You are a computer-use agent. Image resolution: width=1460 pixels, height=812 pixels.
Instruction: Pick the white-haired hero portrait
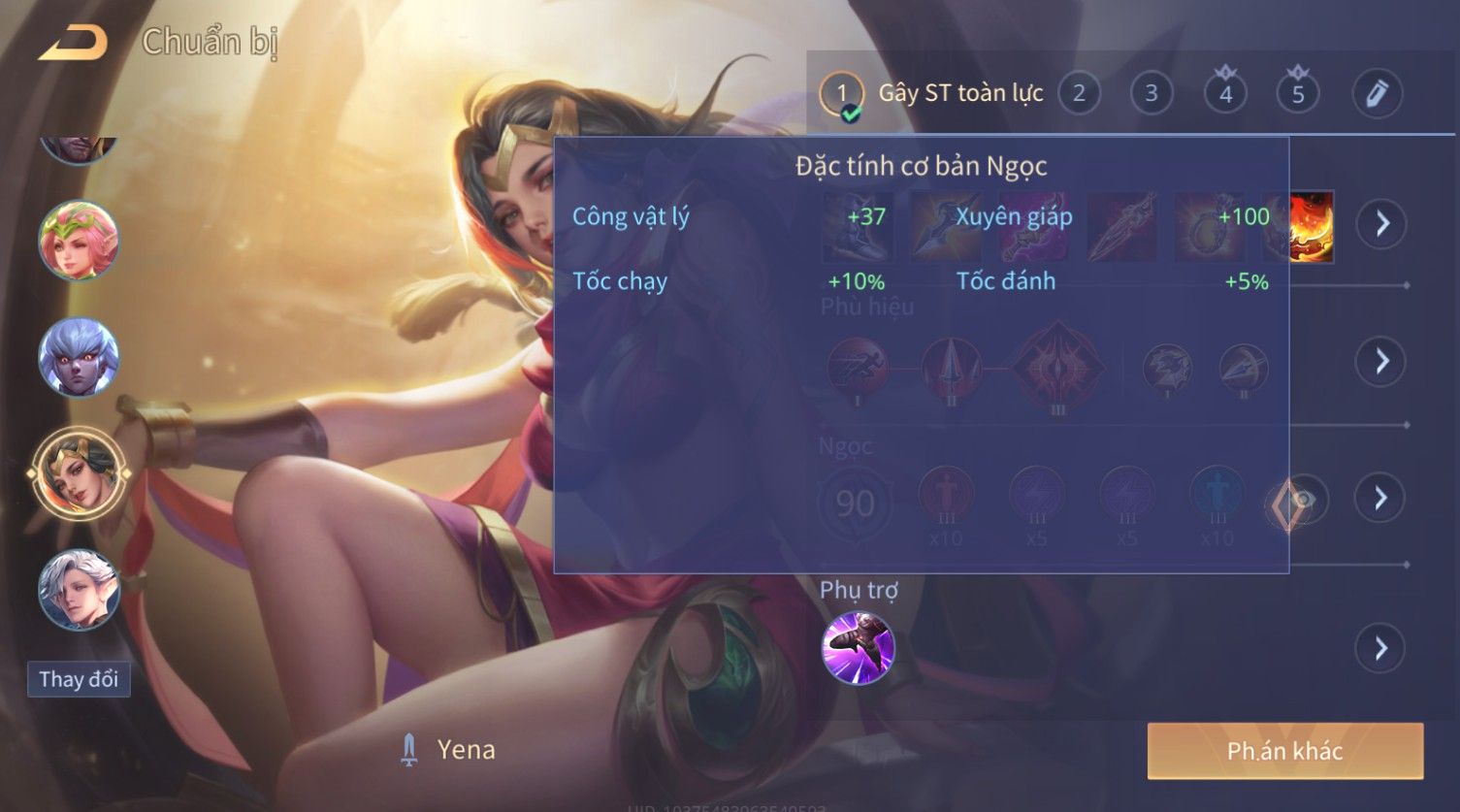pyautogui.click(x=79, y=589)
